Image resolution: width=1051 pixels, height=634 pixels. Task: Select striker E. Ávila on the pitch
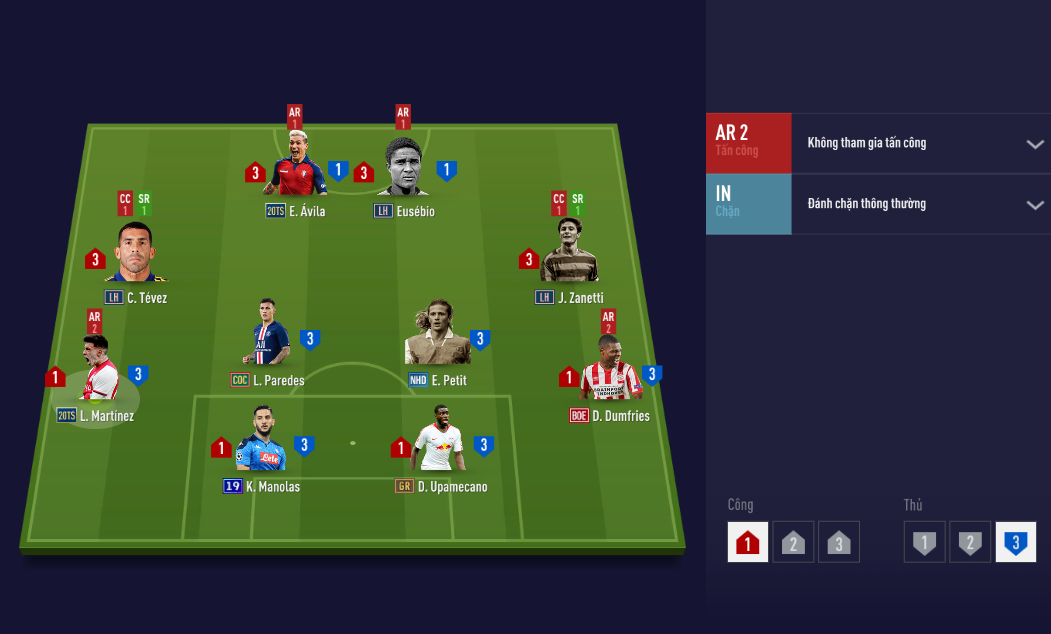(296, 168)
